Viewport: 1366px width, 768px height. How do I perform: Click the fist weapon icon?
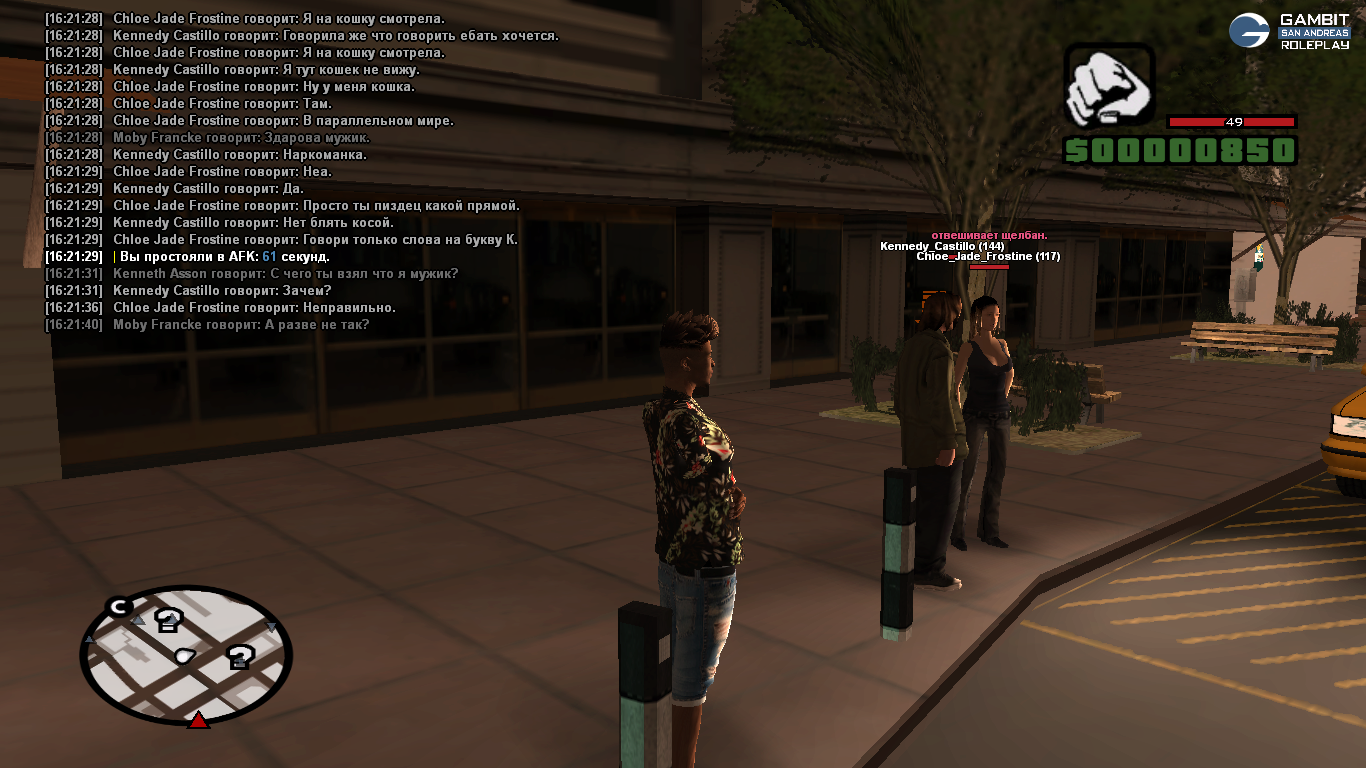coord(1109,87)
